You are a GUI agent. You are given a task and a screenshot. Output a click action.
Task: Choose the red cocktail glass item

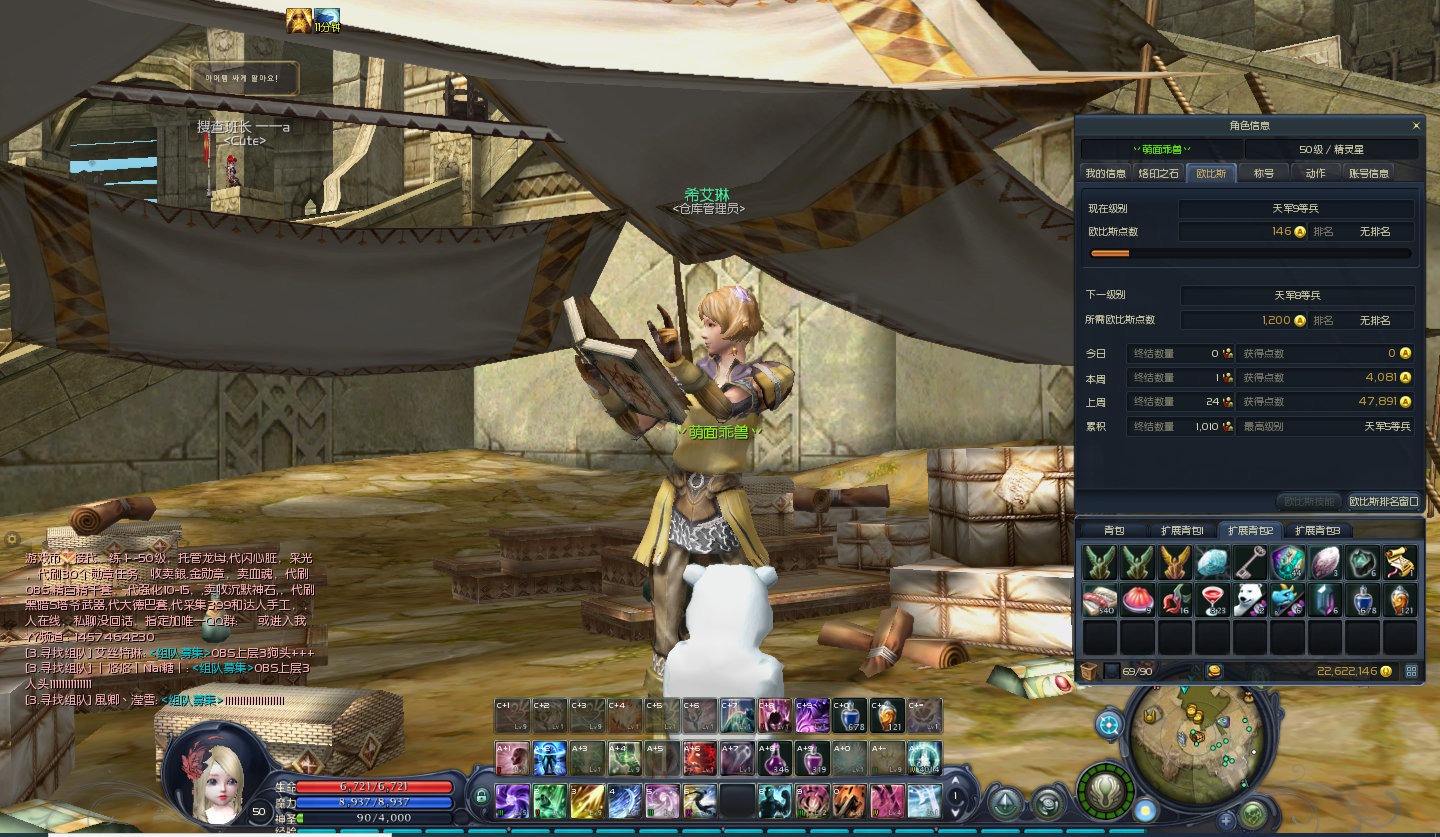[x=1212, y=600]
